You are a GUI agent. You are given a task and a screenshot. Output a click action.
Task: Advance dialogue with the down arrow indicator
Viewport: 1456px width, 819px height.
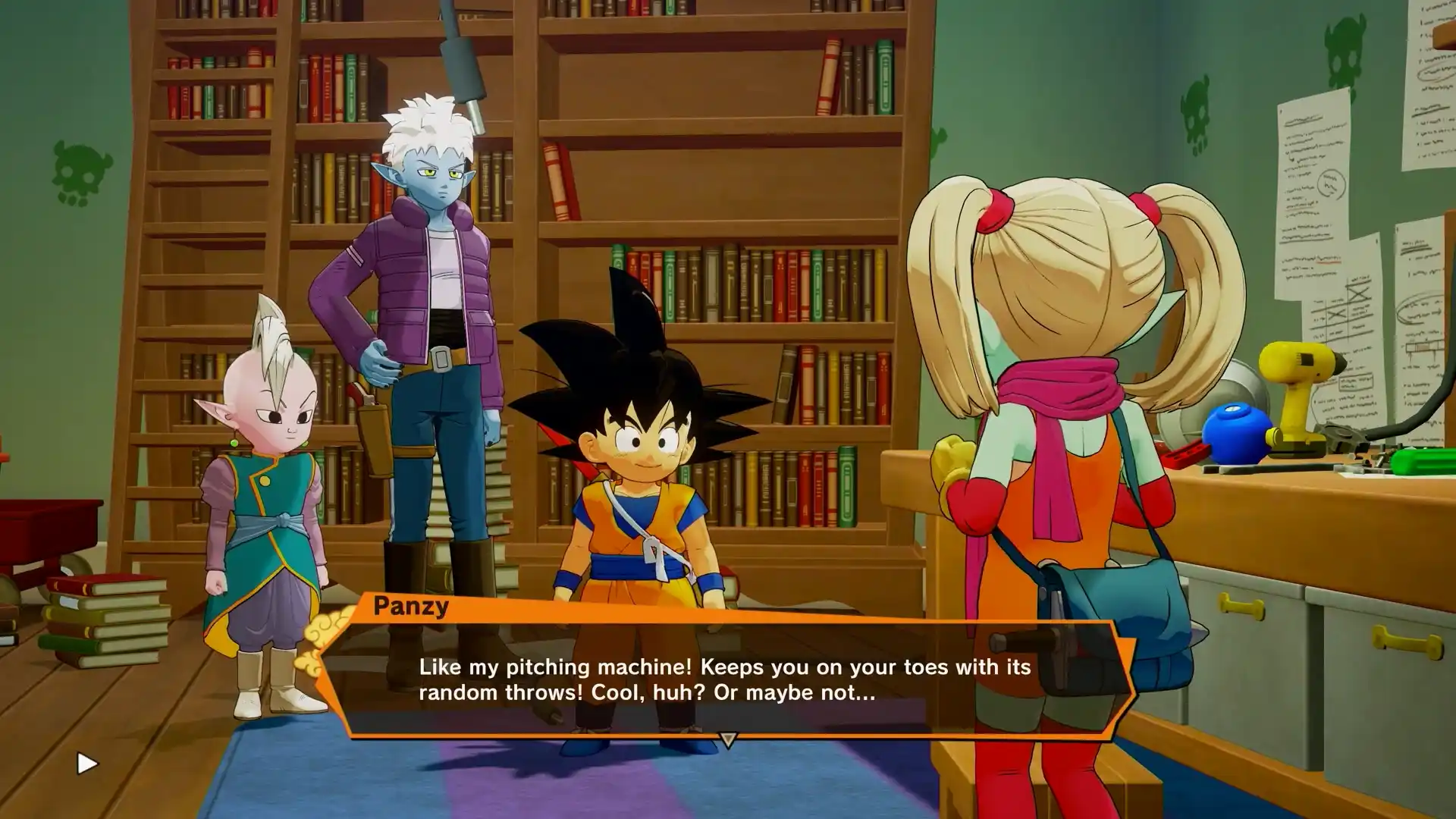727,739
